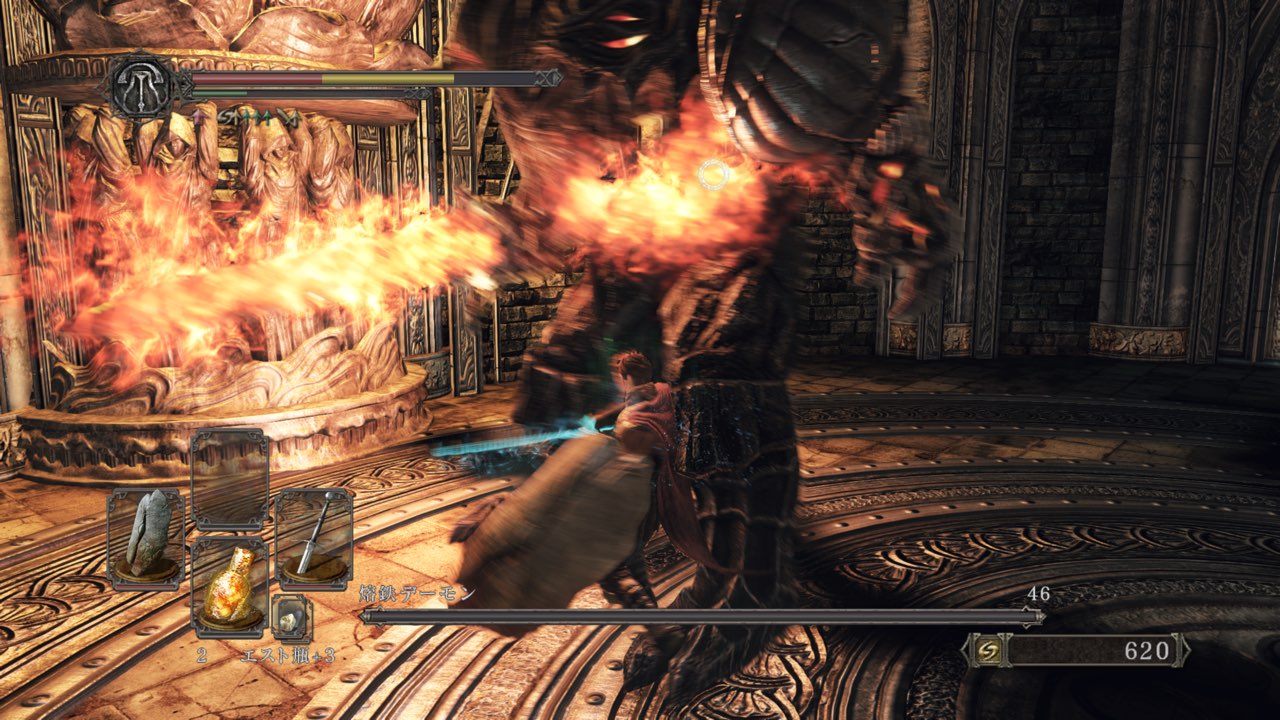
Task: Select the left-hand stone shield slot
Action: tap(146, 539)
